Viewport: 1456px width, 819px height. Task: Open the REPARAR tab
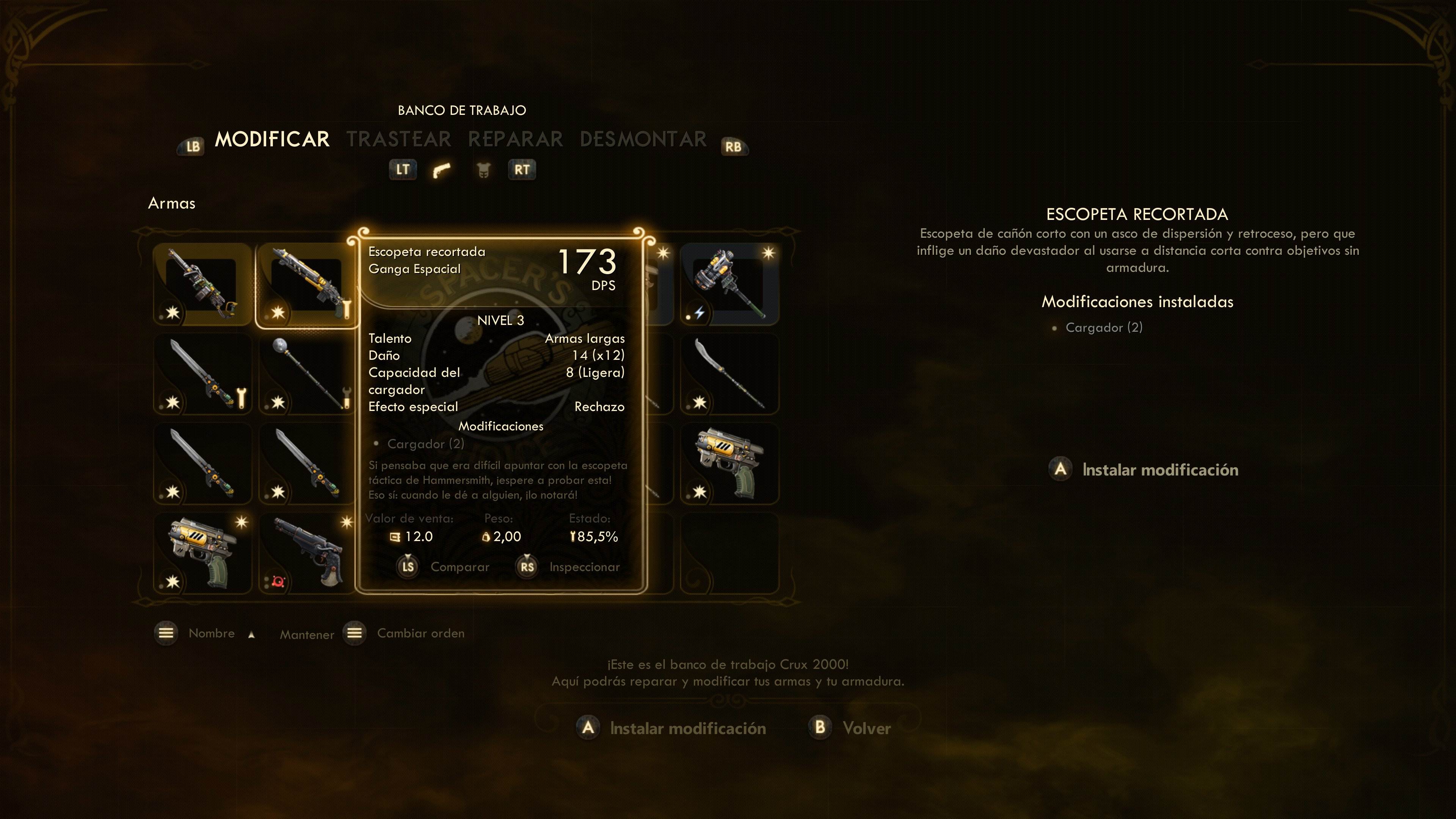pos(516,139)
